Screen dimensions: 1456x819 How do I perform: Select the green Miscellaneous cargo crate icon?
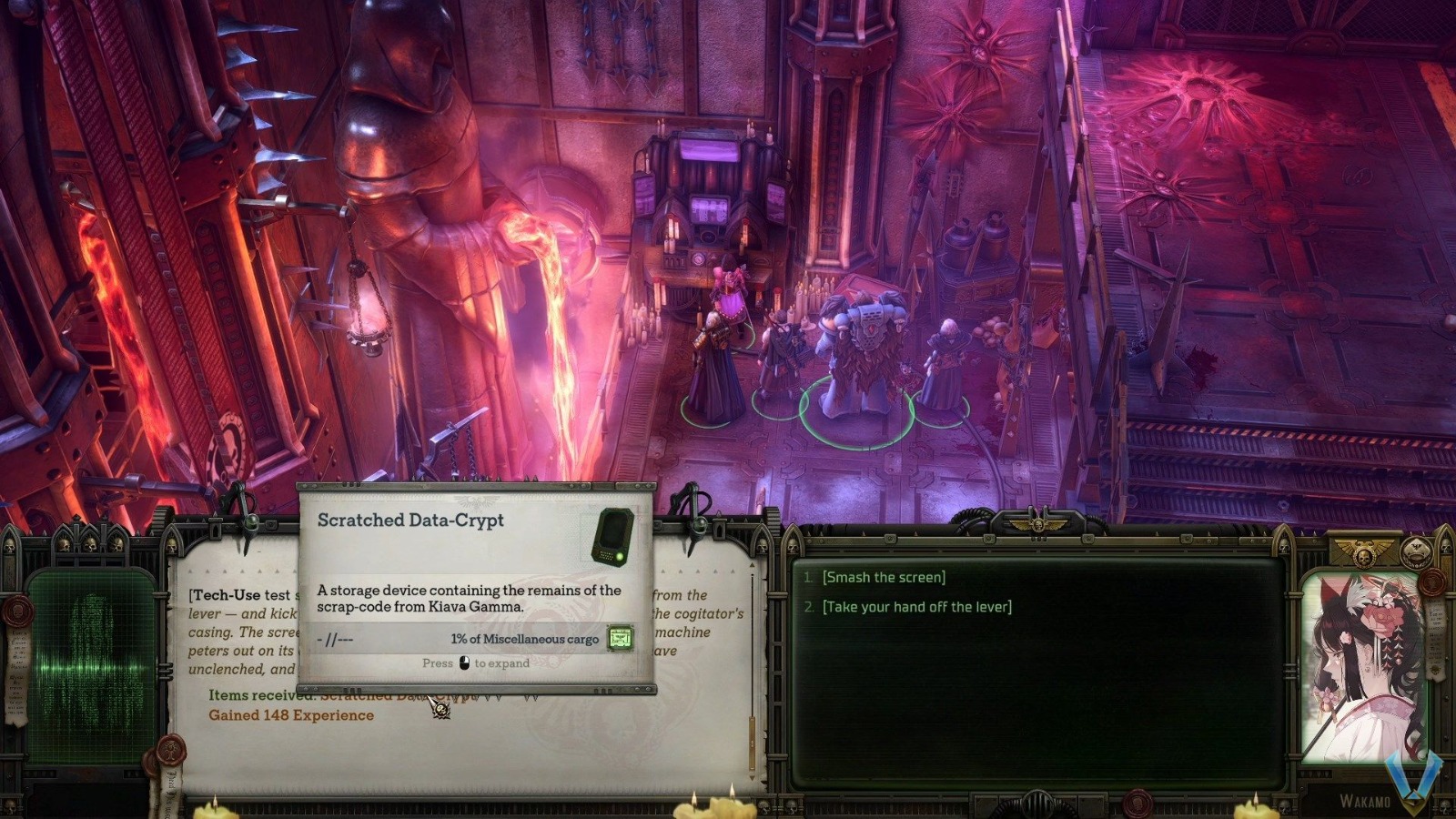[x=620, y=640]
